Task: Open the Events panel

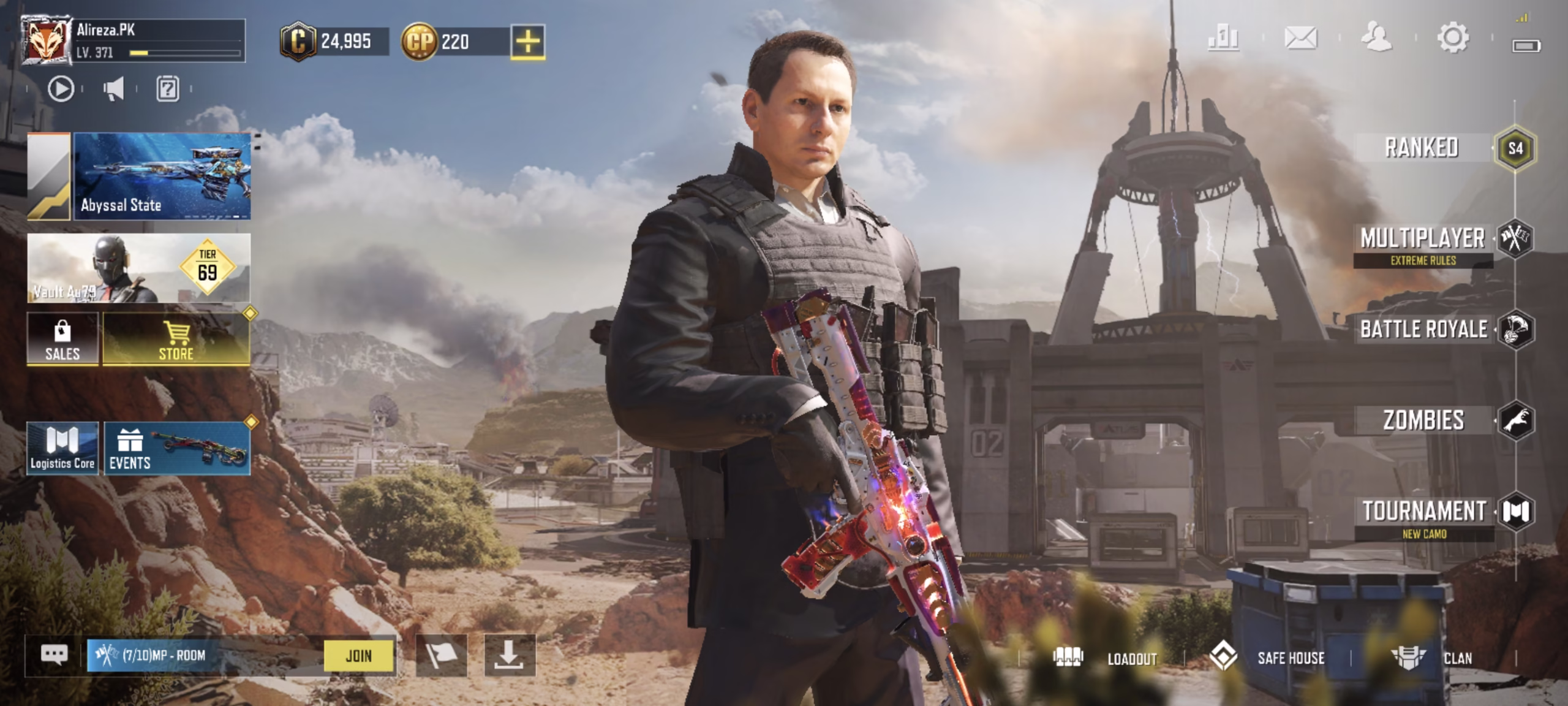Action: click(x=177, y=449)
